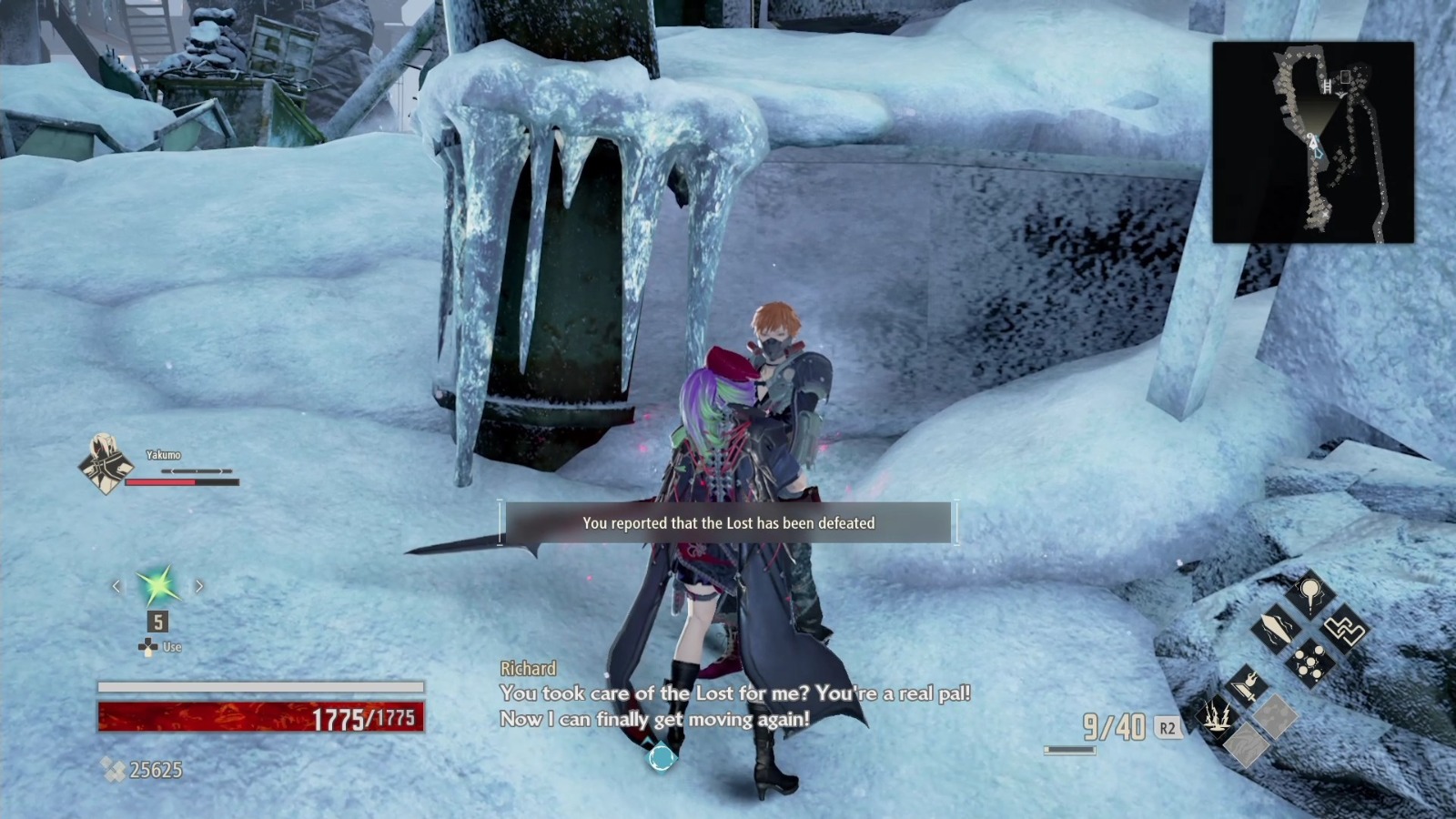
Task: Toggle the lower greyed-out Gift slot
Action: coord(1244,744)
